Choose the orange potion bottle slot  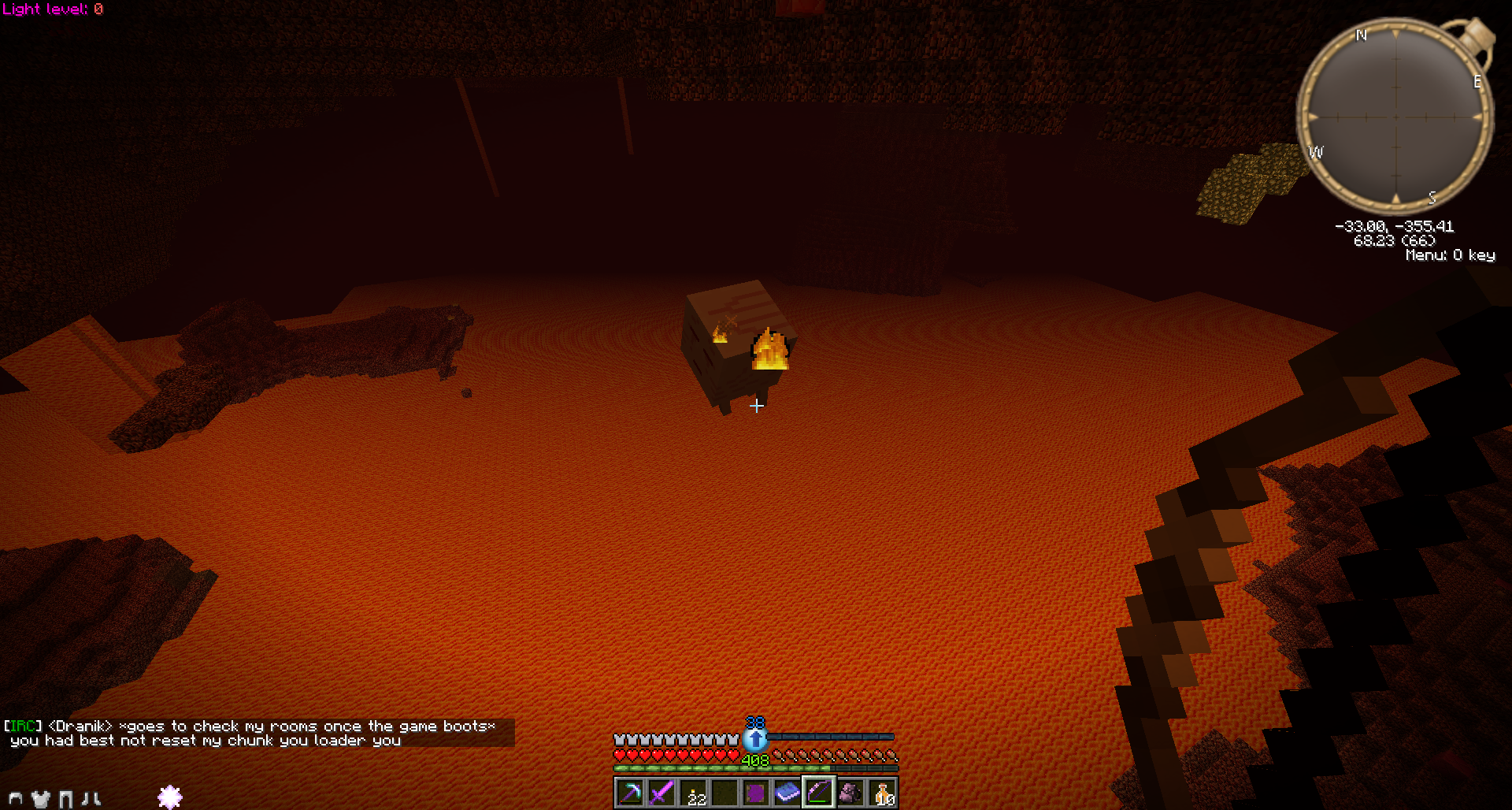tap(882, 793)
